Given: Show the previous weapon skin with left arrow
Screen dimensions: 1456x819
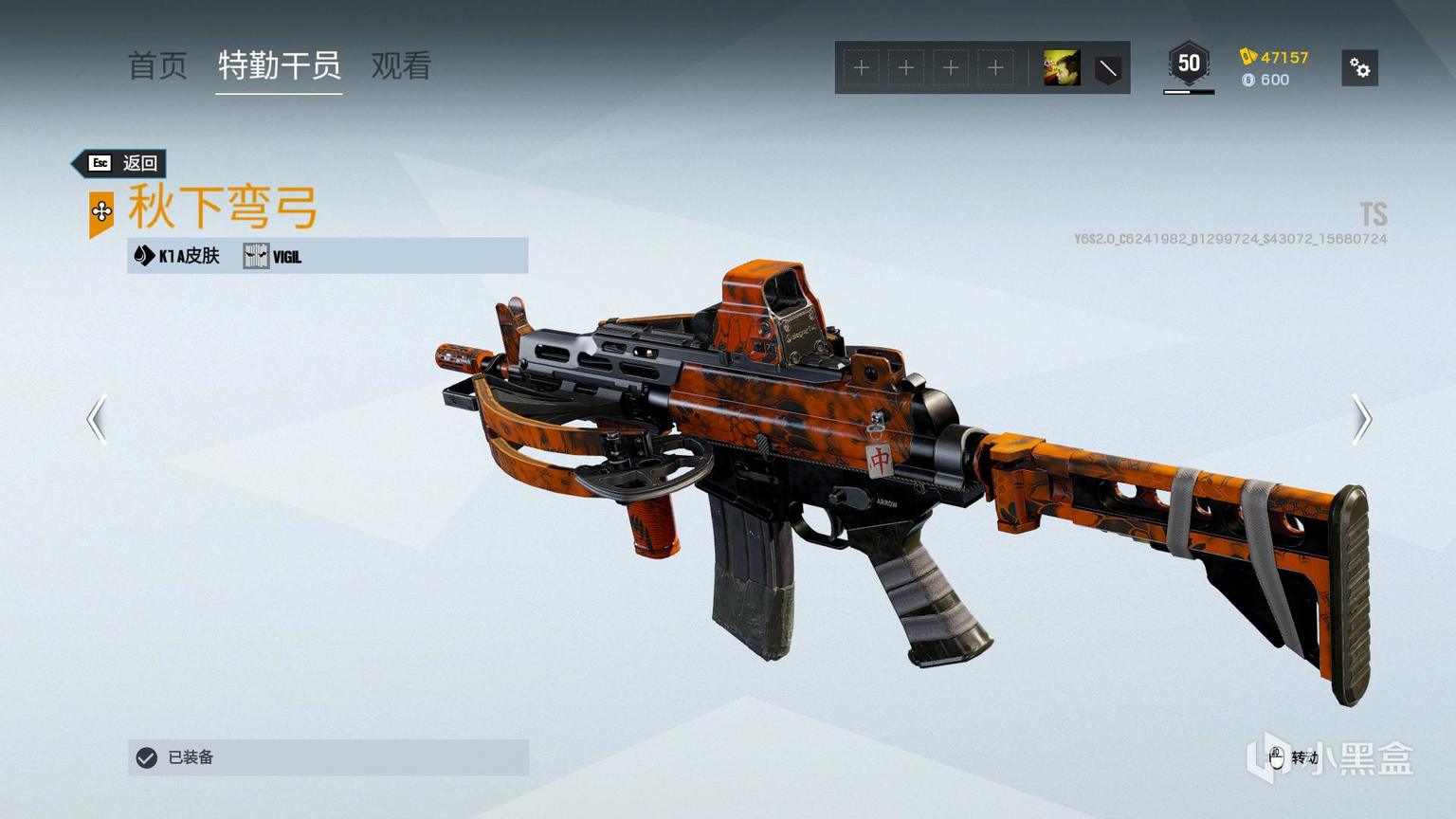Looking at the screenshot, I should tap(97, 419).
